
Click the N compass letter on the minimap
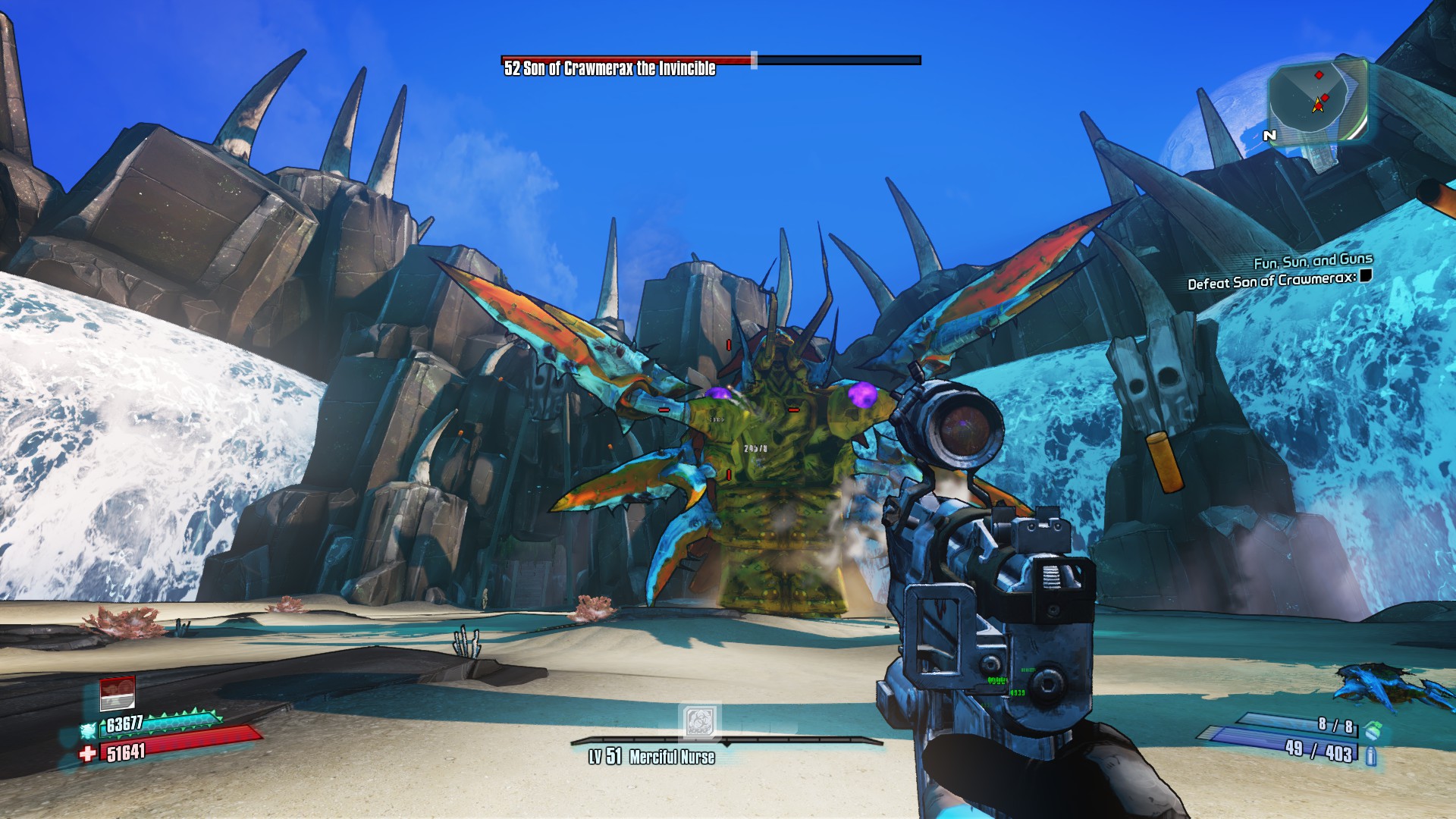(x=1269, y=134)
